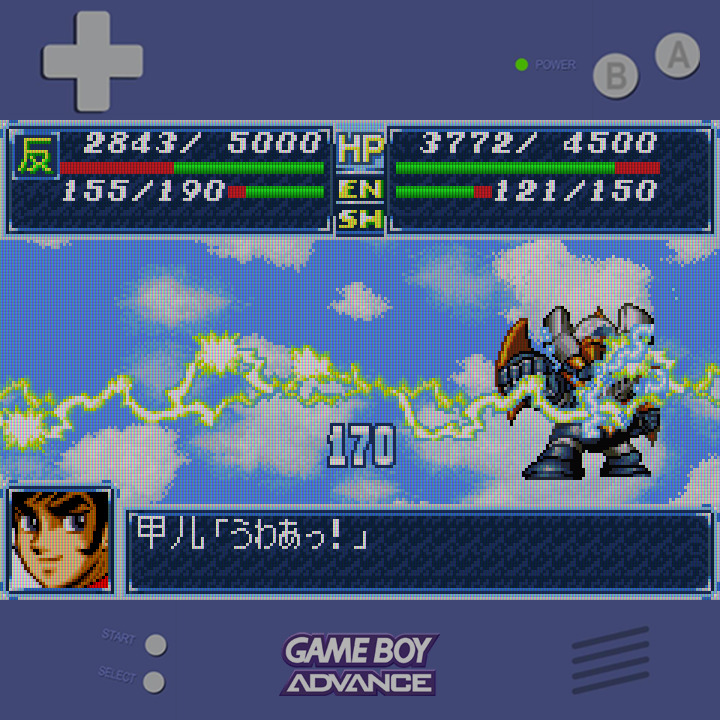Screen dimensions: 720x720
Task: Tap the round B button on the skin
Action: point(616,76)
